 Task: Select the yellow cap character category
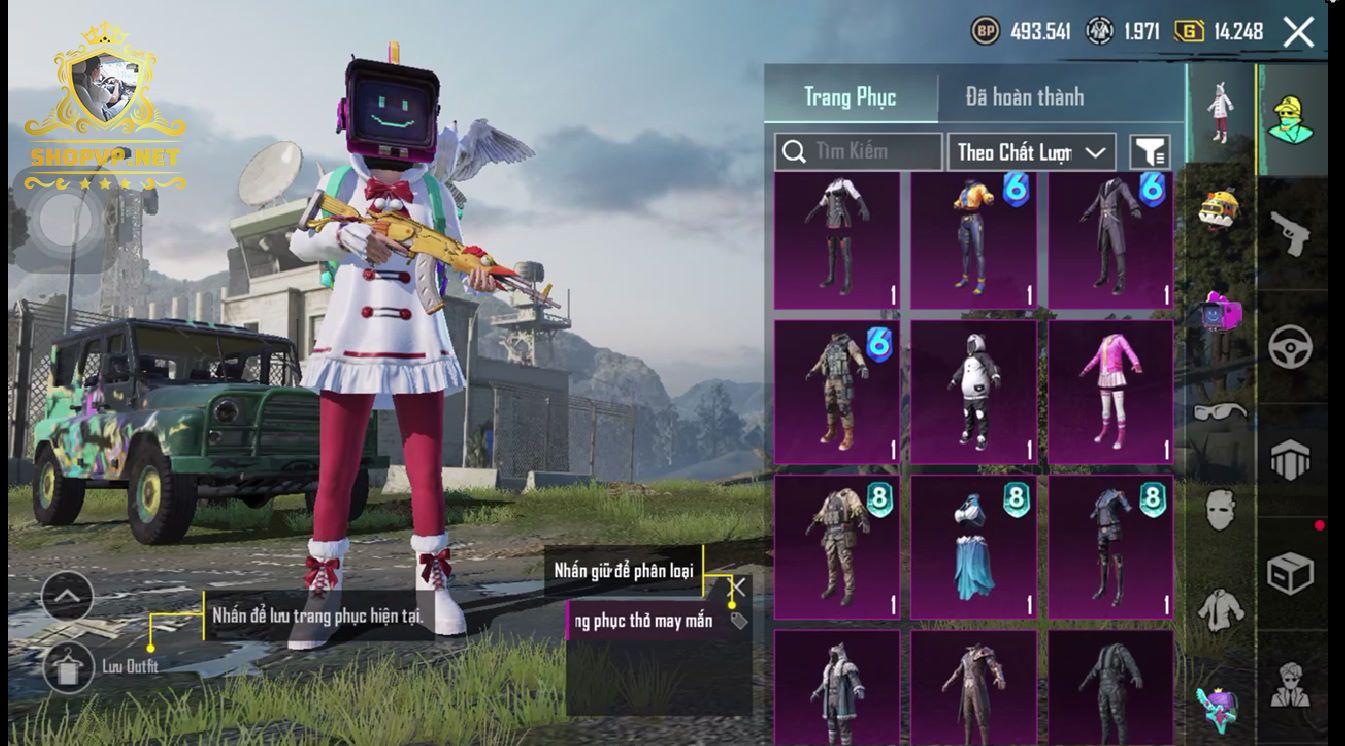(x=1290, y=120)
